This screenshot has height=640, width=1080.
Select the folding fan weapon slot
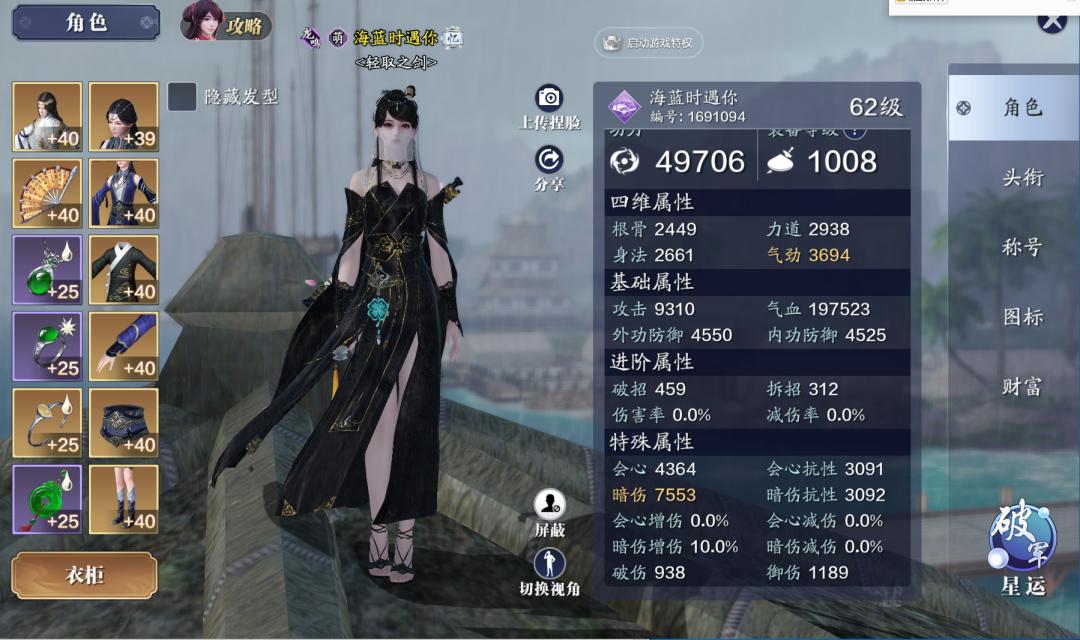pyautogui.click(x=47, y=193)
